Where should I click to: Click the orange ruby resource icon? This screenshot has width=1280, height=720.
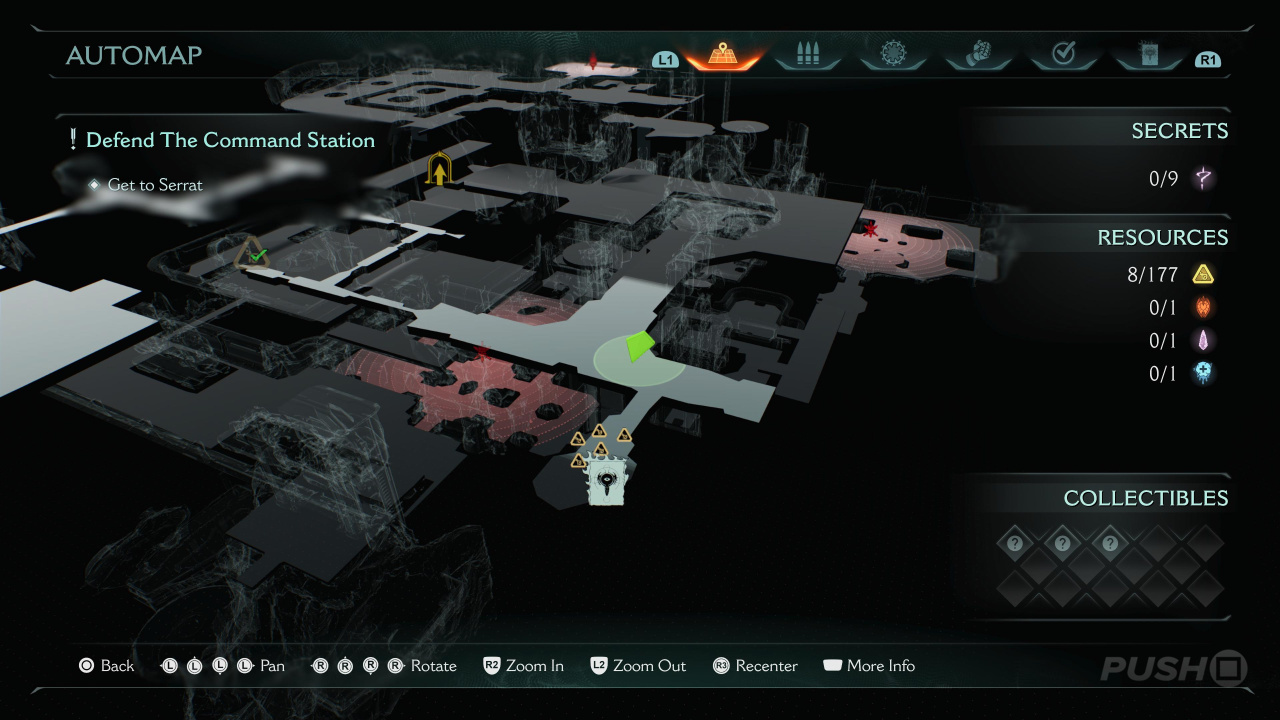1203,307
